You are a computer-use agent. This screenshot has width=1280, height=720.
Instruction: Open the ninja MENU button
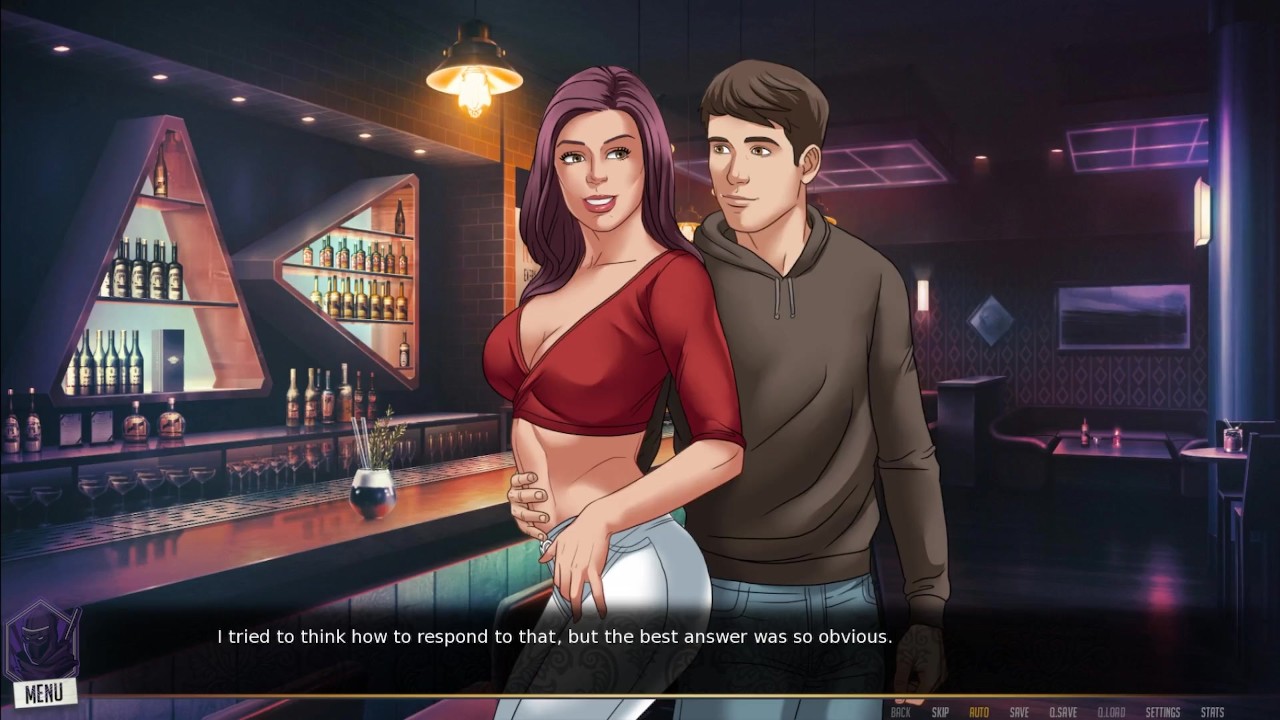(44, 691)
